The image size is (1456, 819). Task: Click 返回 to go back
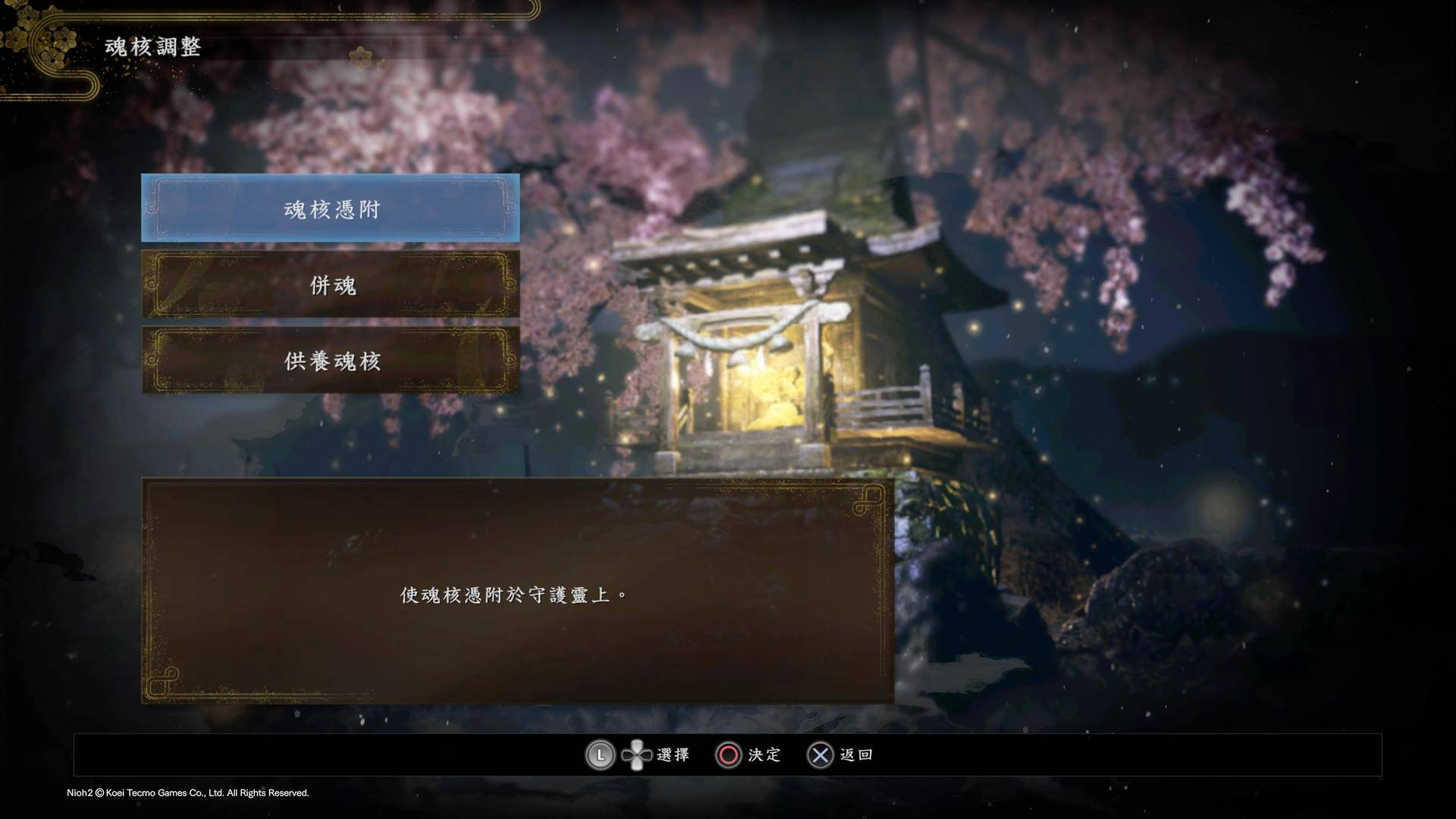pyautogui.click(x=855, y=755)
